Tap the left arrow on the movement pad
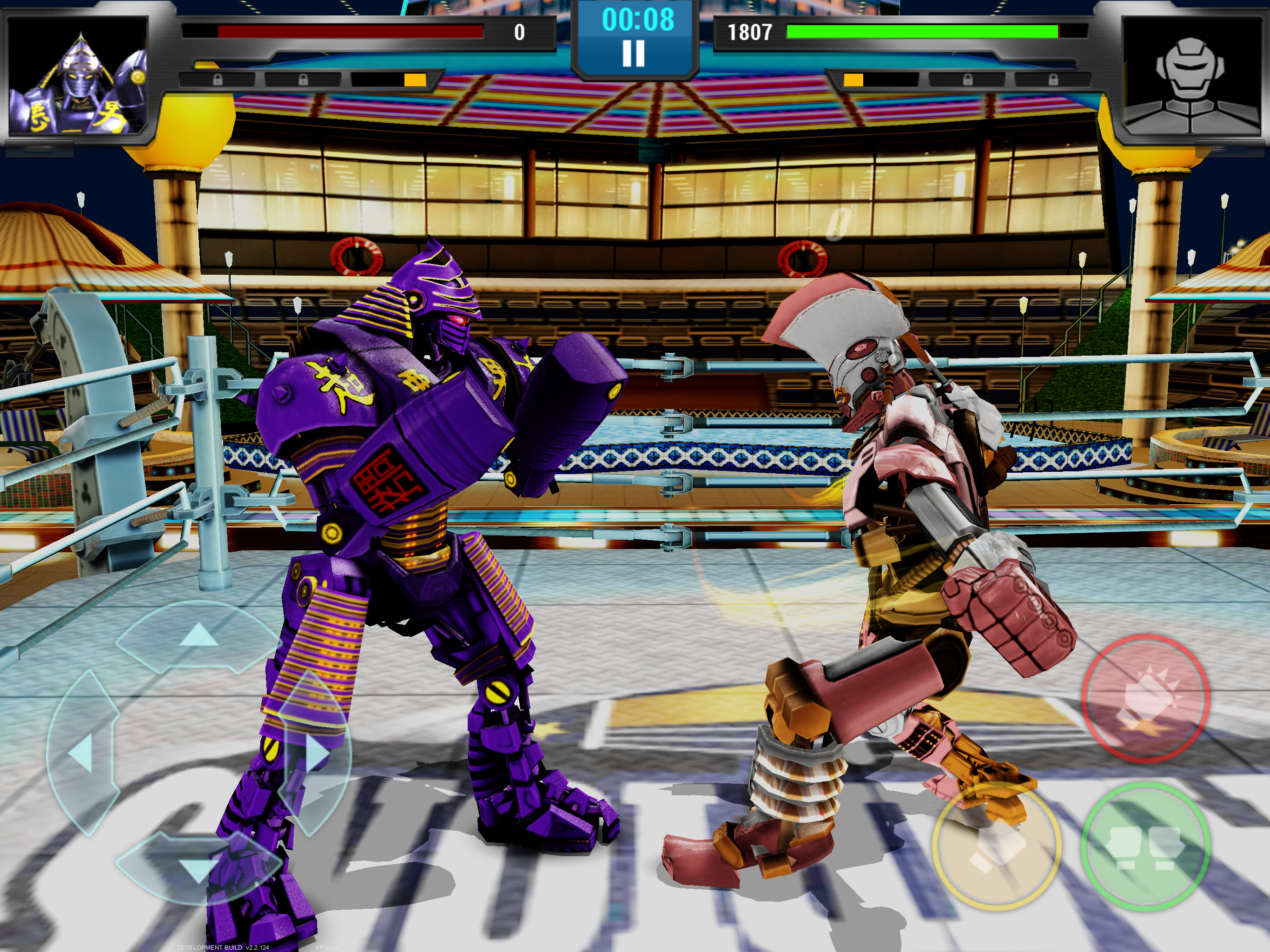Image resolution: width=1270 pixels, height=952 pixels. pos(81,754)
